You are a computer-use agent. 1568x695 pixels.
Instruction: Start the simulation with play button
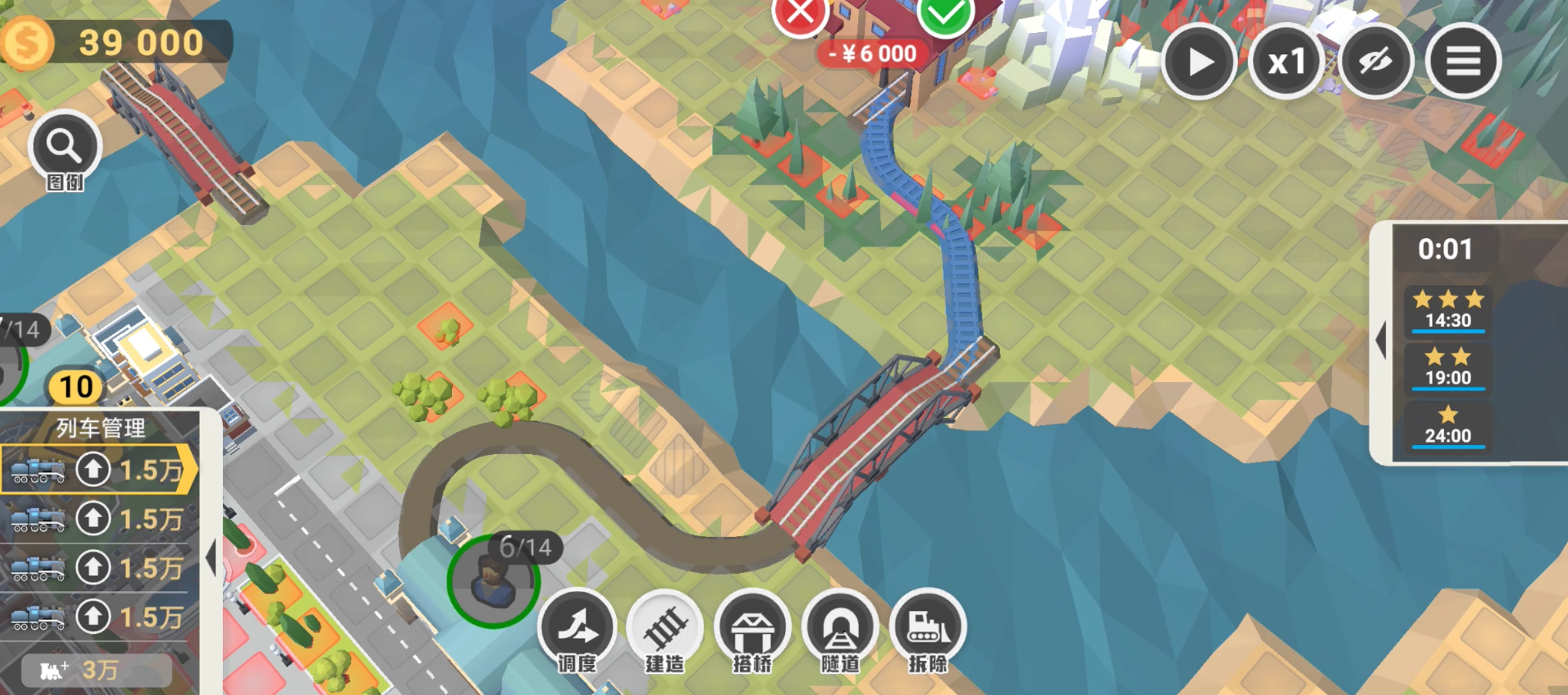(x=1199, y=62)
